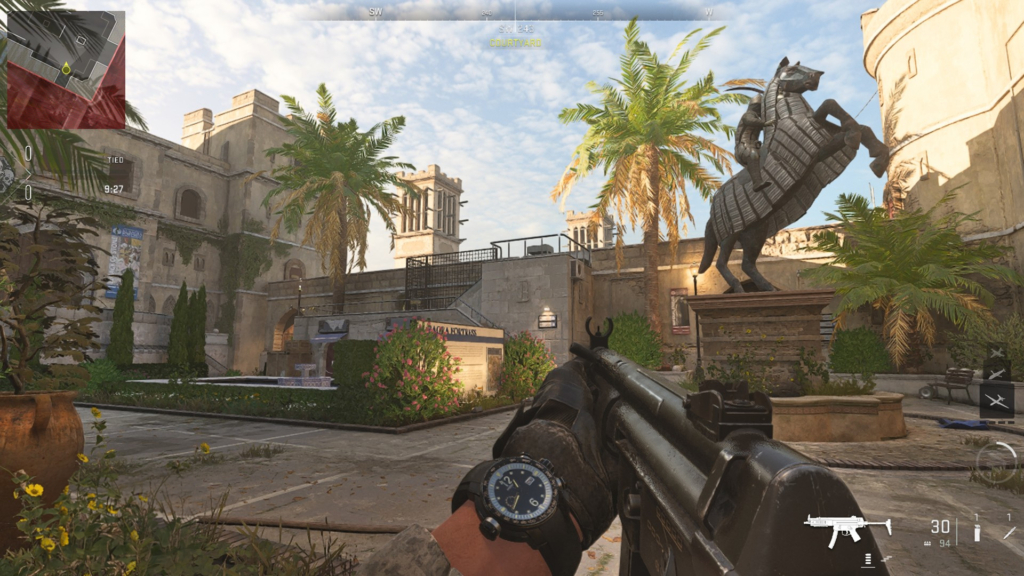Screen dimensions: 1024x576
Task: Click the throwing knife lethal equipment icon
Action: [x=1008, y=531]
